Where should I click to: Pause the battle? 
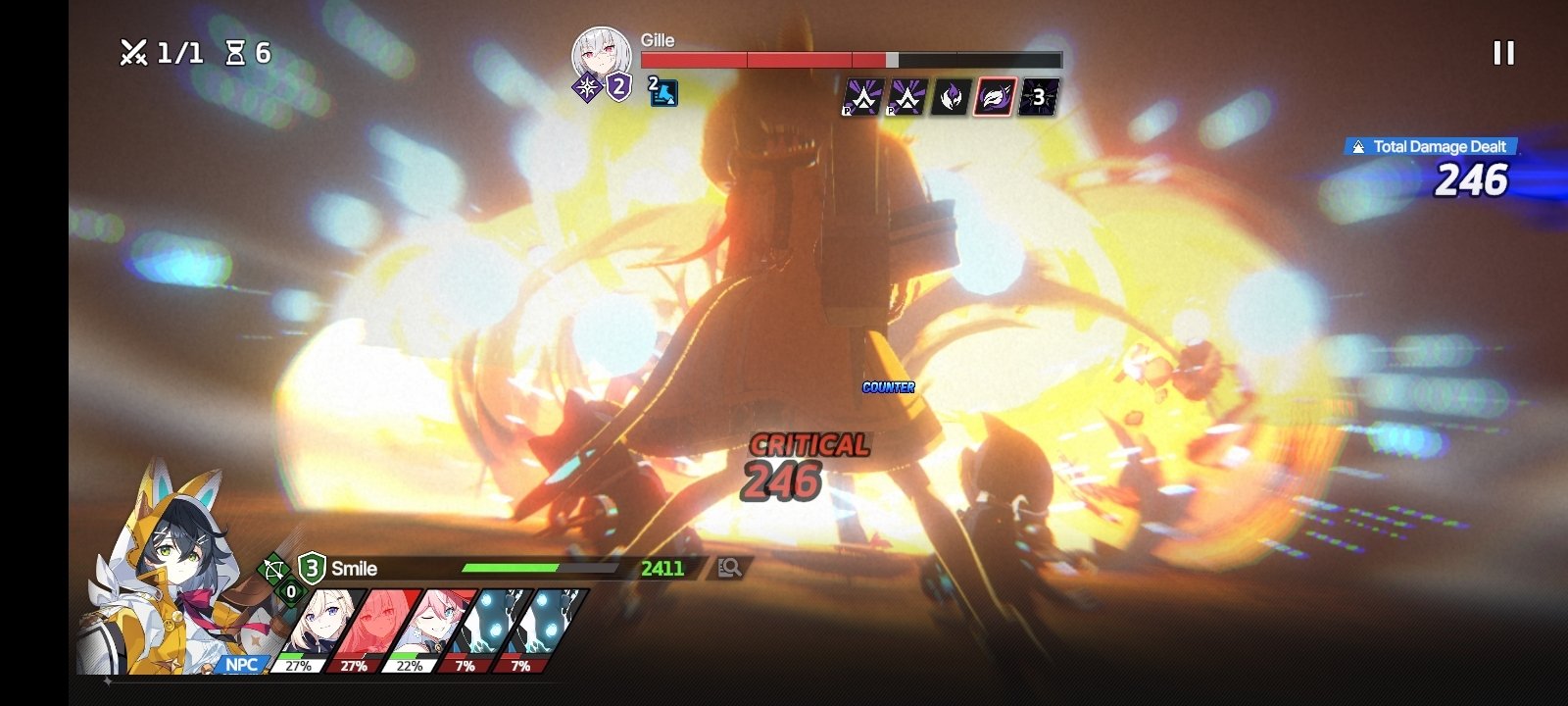[x=1503, y=53]
